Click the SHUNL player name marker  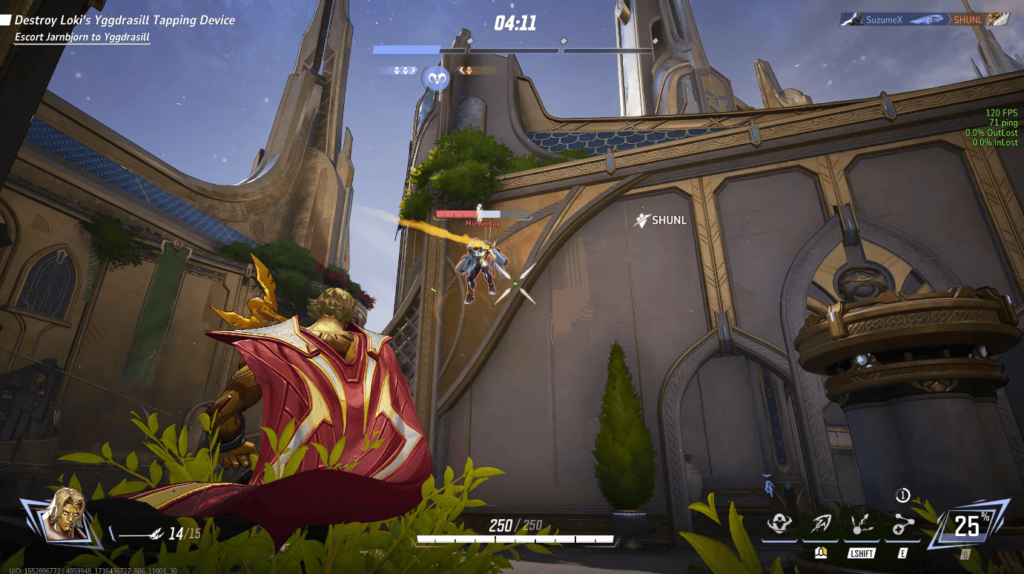point(660,219)
